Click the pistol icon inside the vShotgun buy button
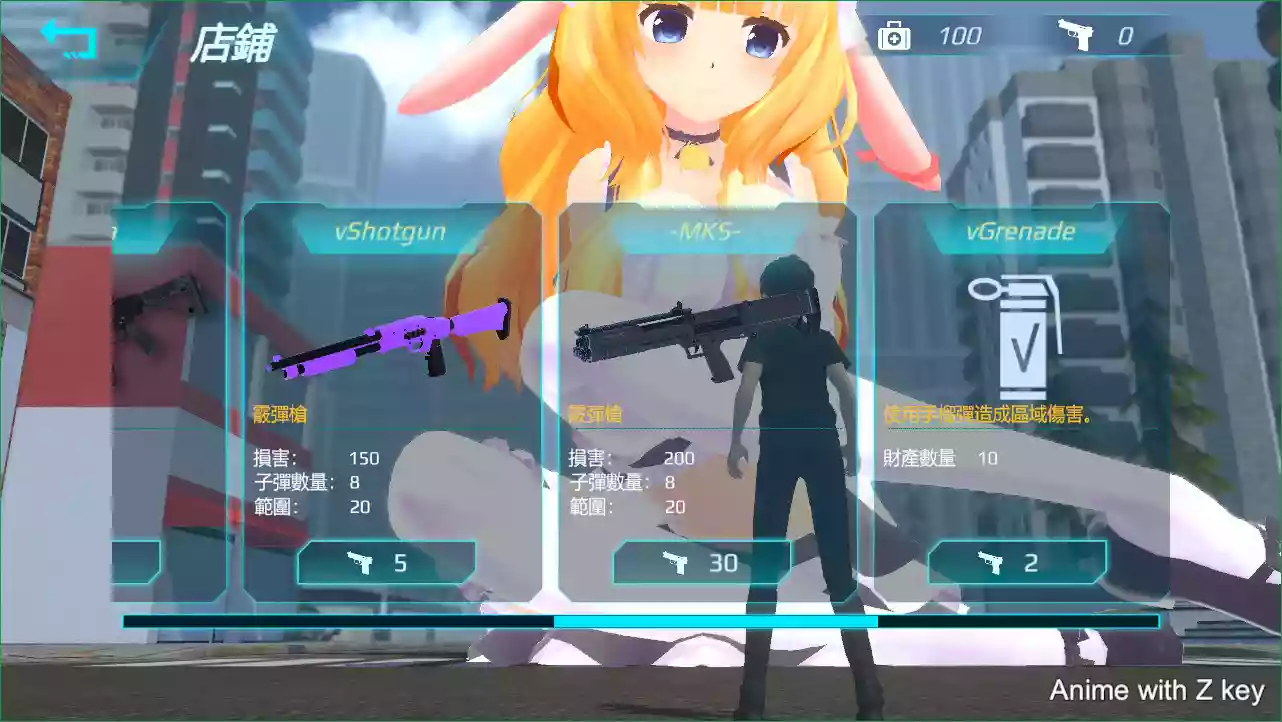 pyautogui.click(x=361, y=563)
